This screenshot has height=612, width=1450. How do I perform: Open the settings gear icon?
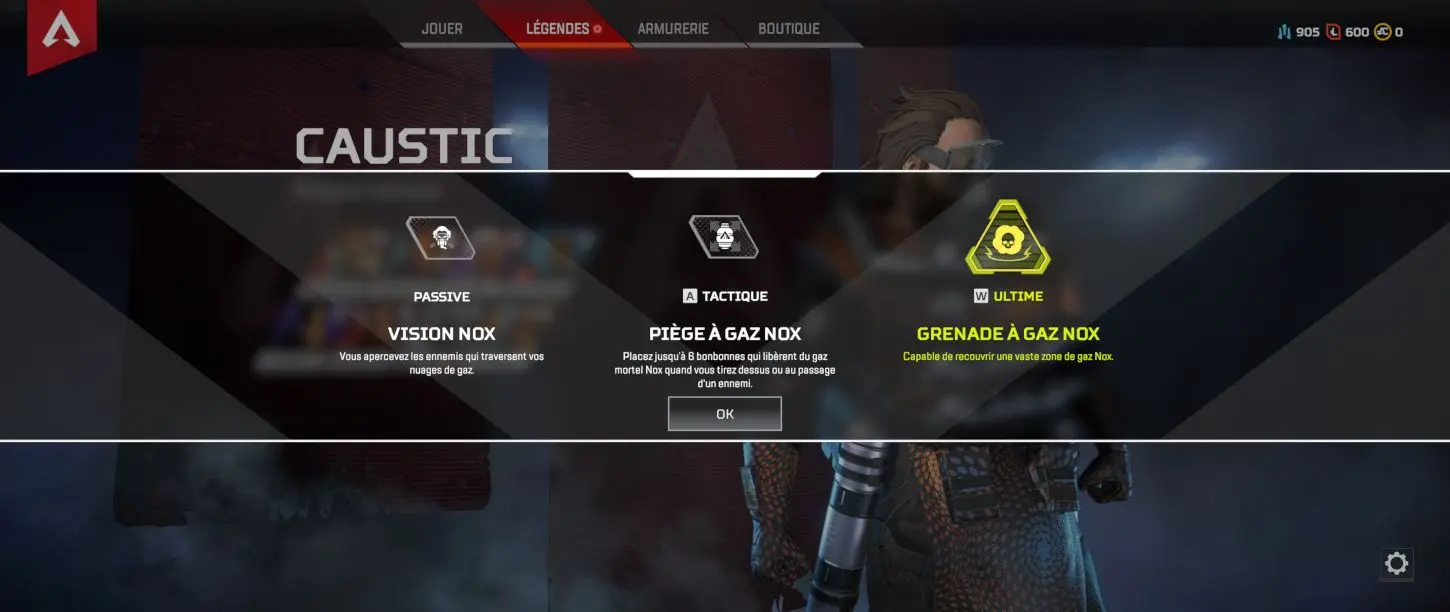click(1396, 564)
